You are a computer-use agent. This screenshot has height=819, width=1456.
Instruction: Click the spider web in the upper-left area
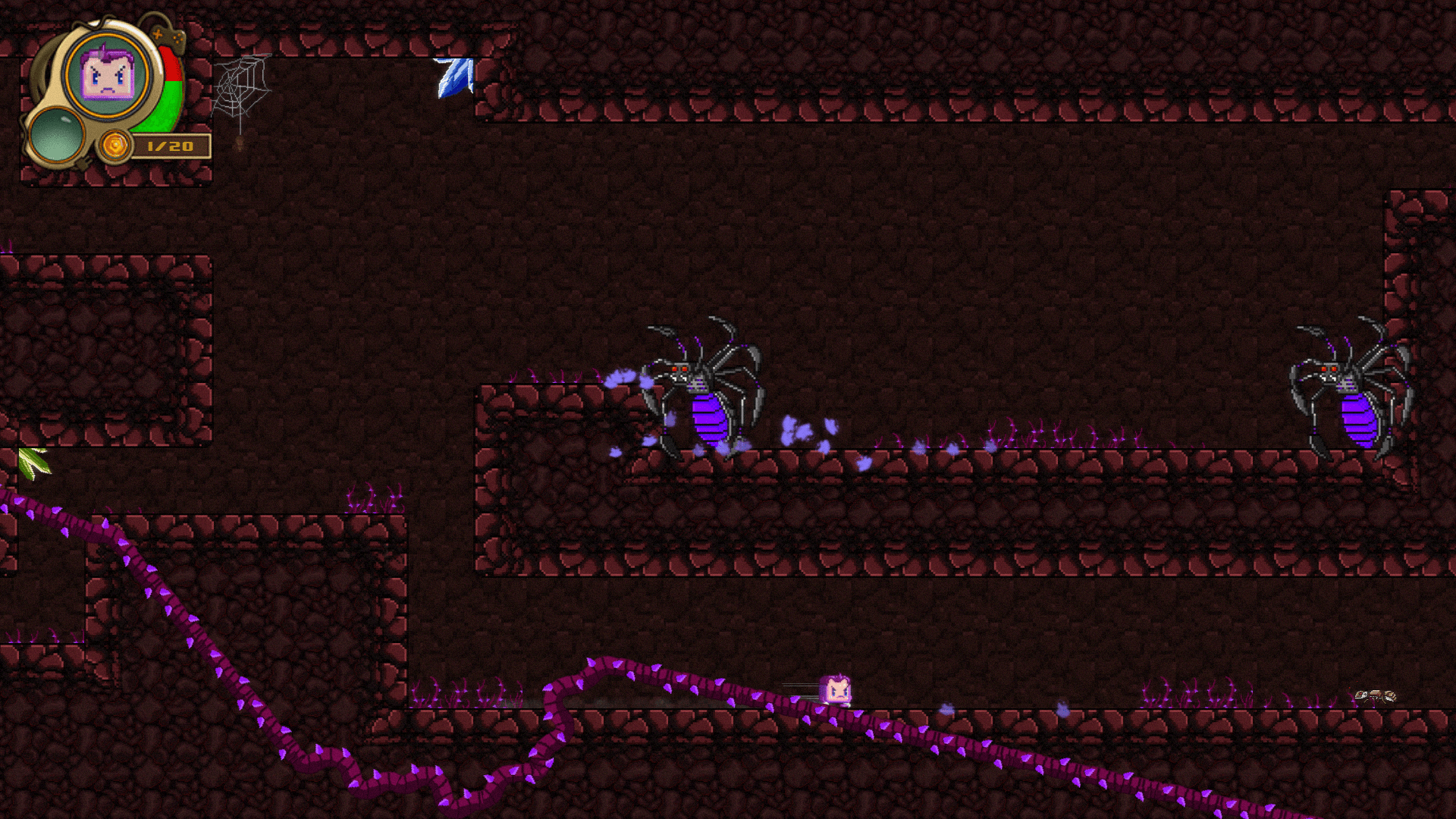click(240, 88)
